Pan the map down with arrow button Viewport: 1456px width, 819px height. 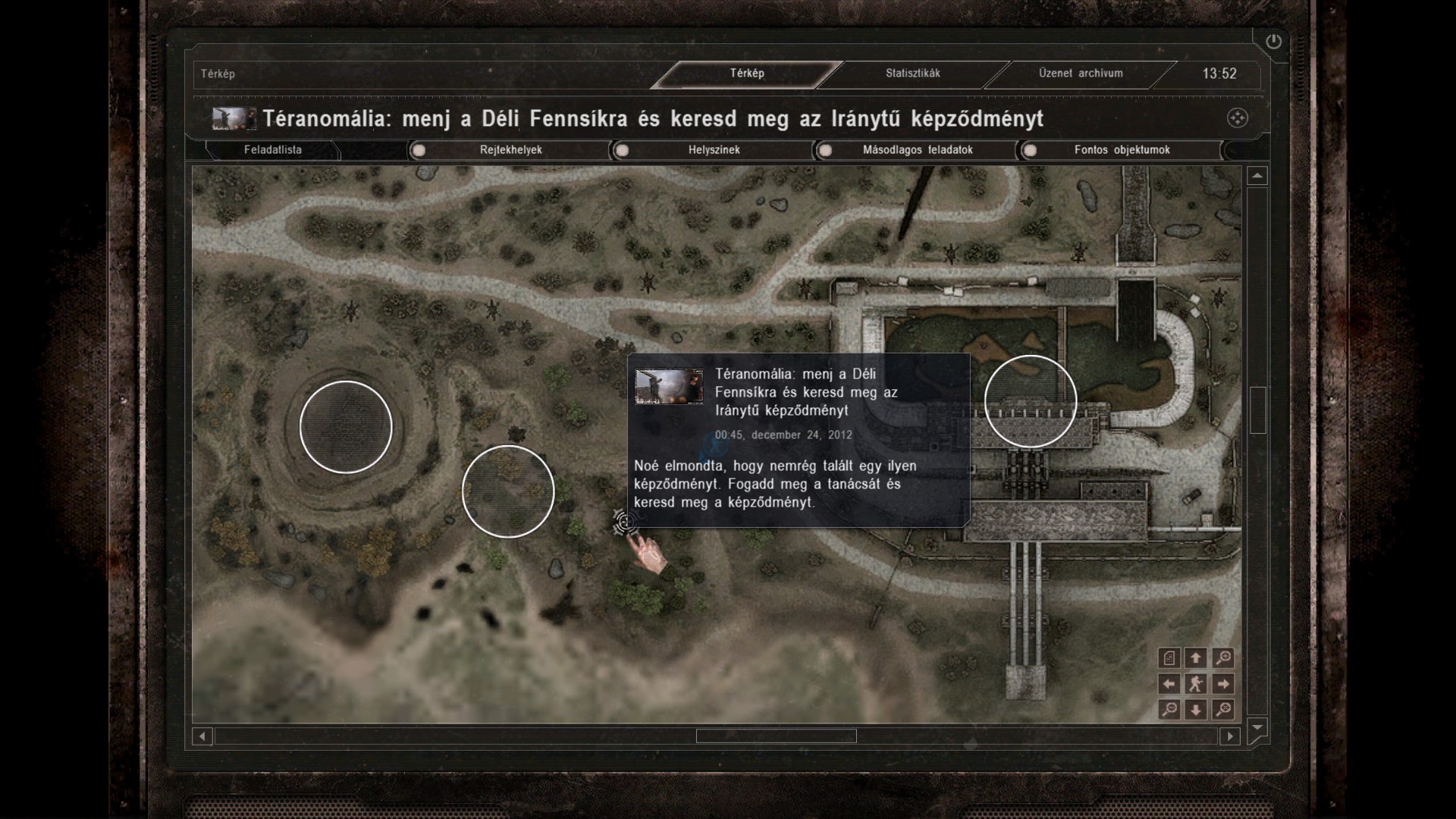pyautogui.click(x=1196, y=710)
